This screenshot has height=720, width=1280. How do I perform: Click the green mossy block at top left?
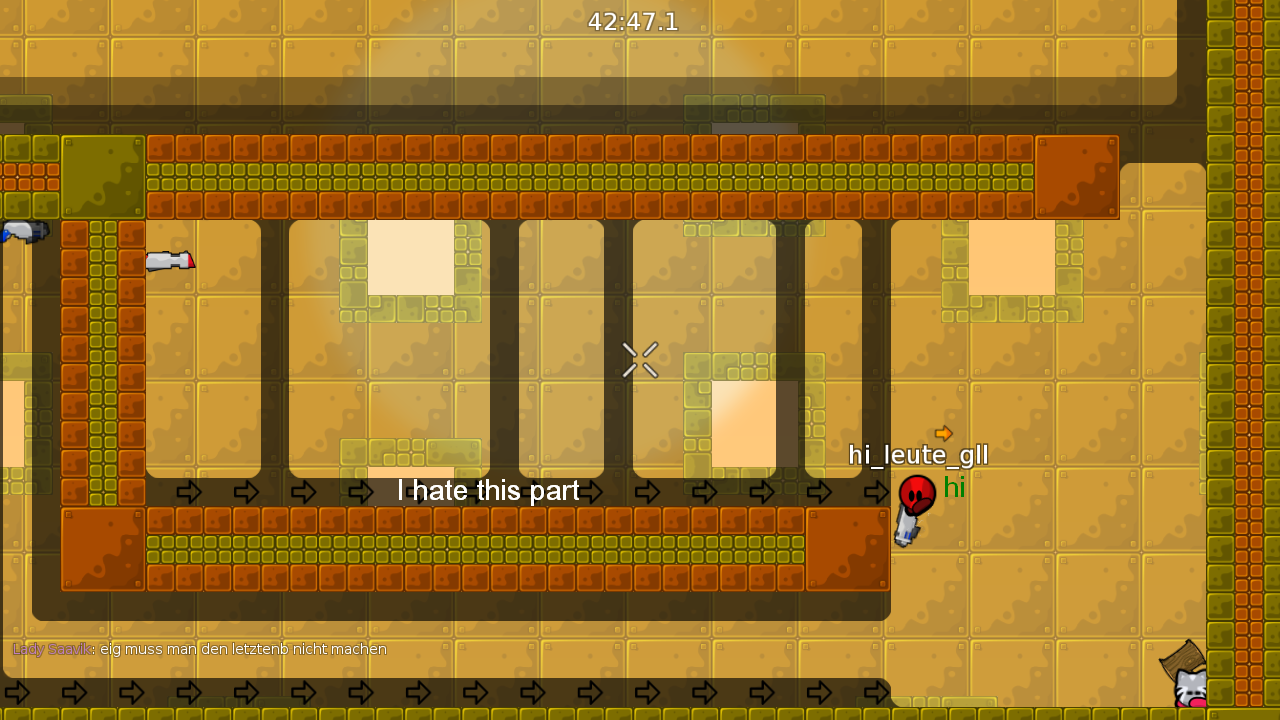click(103, 176)
